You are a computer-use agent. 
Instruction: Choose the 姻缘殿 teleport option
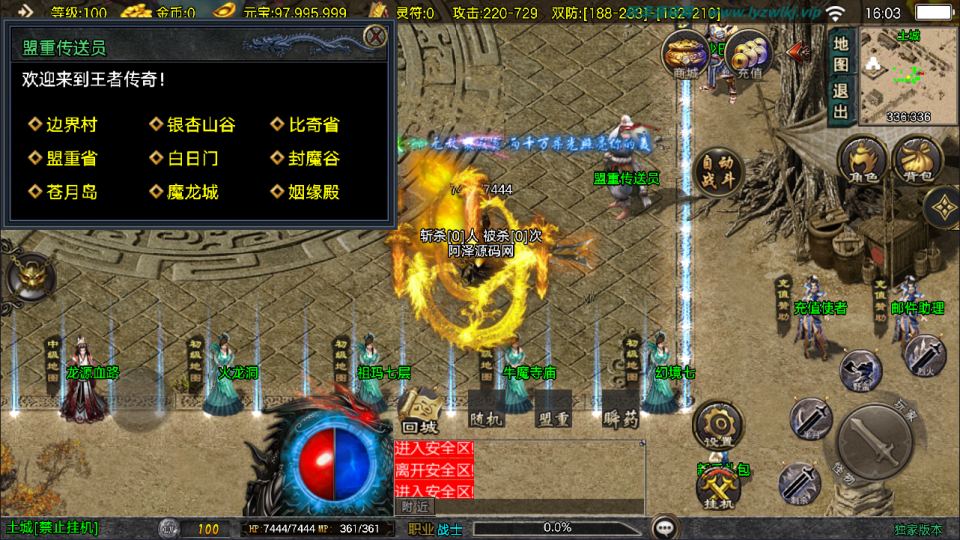313,192
